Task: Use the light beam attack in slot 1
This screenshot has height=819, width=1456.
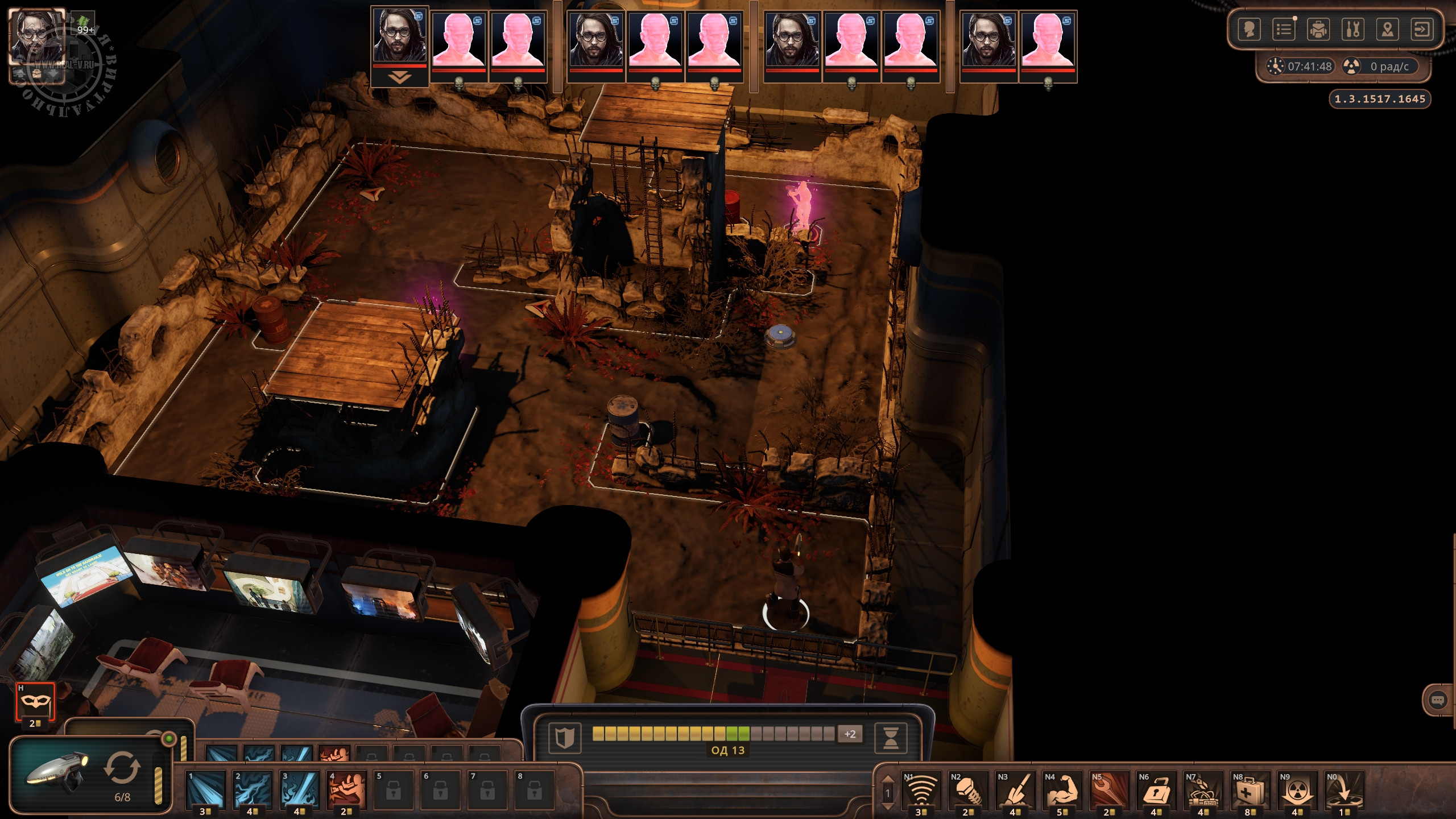Action: pyautogui.click(x=205, y=789)
